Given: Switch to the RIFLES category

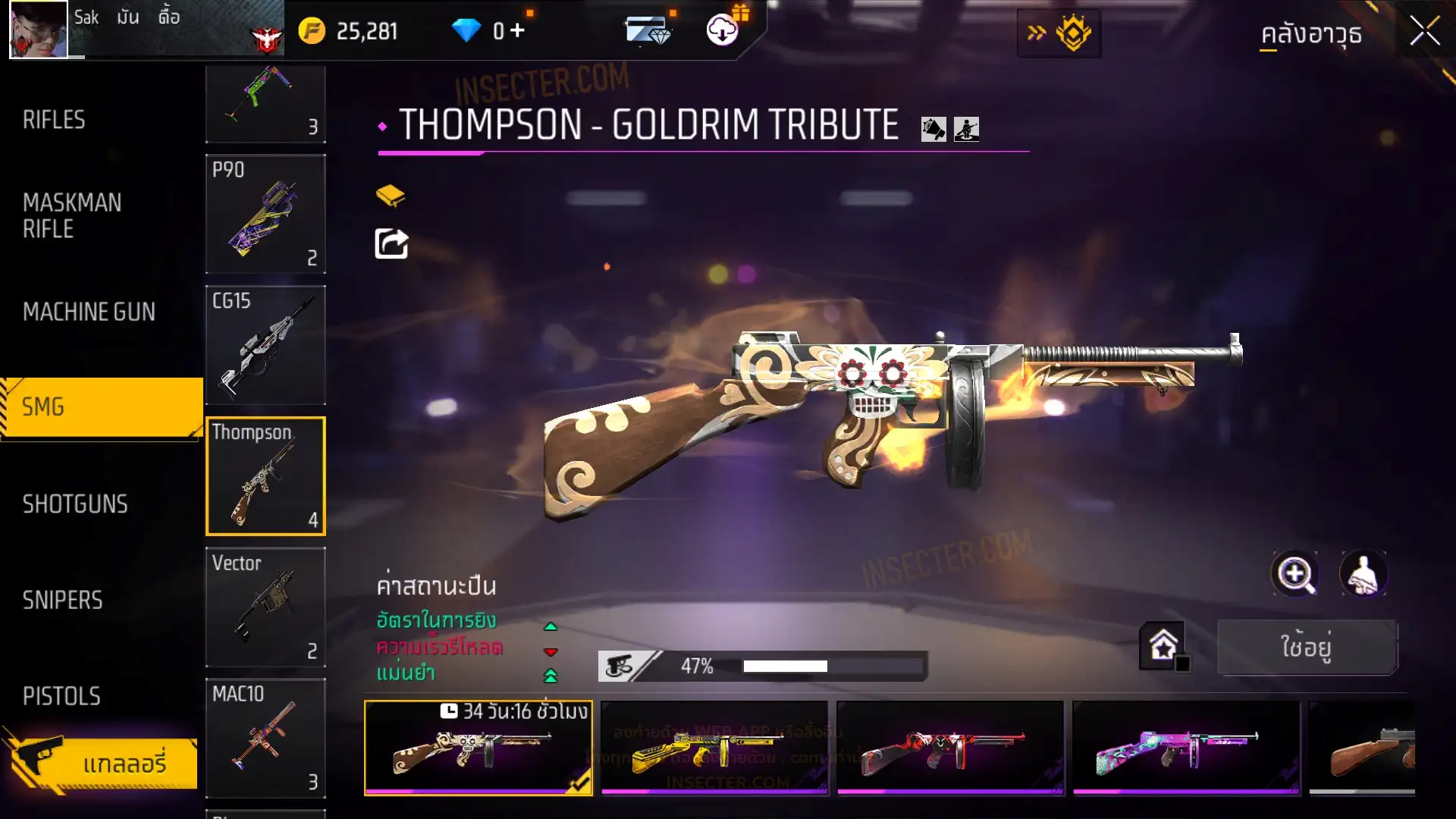Looking at the screenshot, I should (54, 120).
